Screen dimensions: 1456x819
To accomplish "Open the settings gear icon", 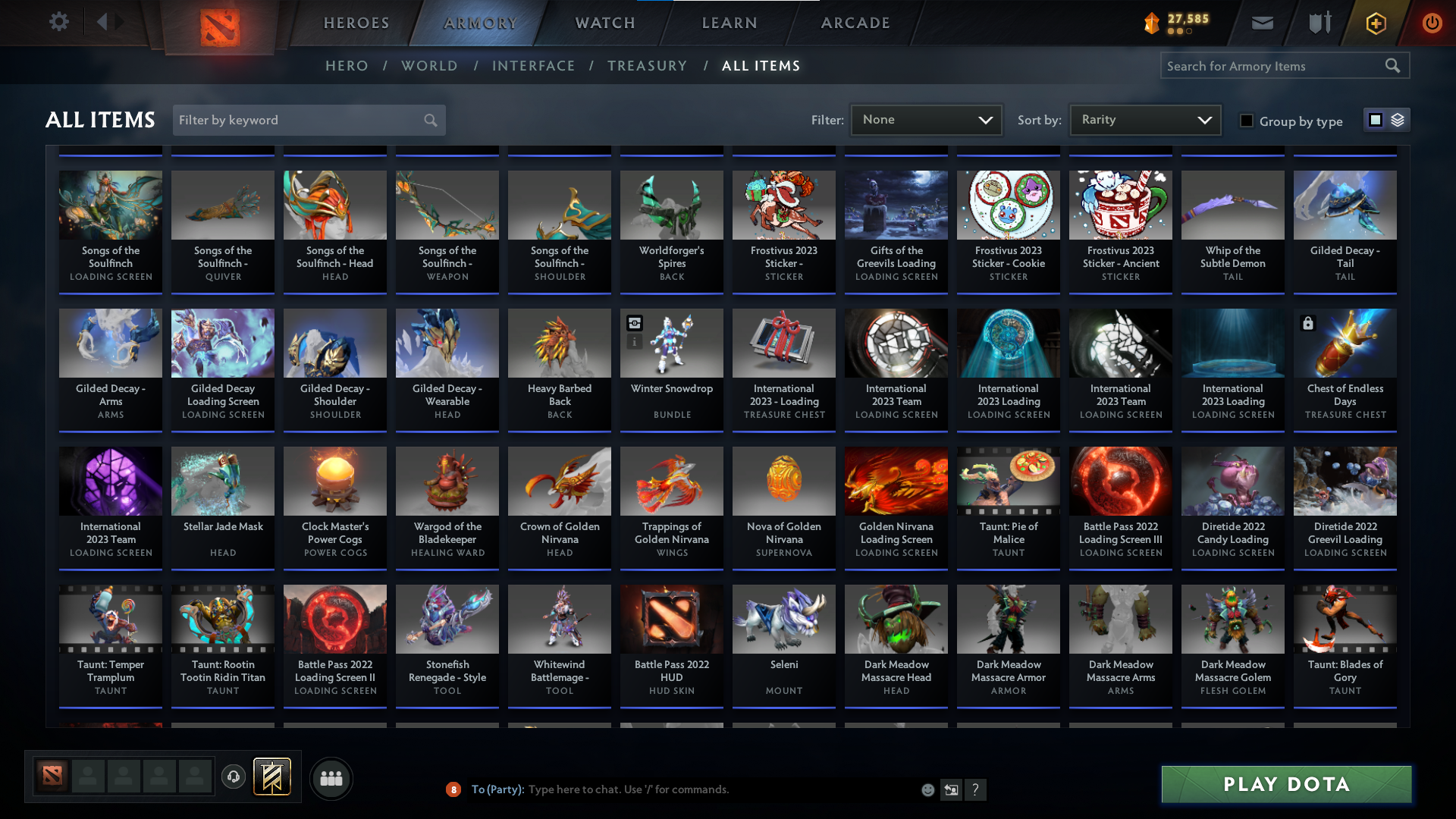I will tap(59, 21).
